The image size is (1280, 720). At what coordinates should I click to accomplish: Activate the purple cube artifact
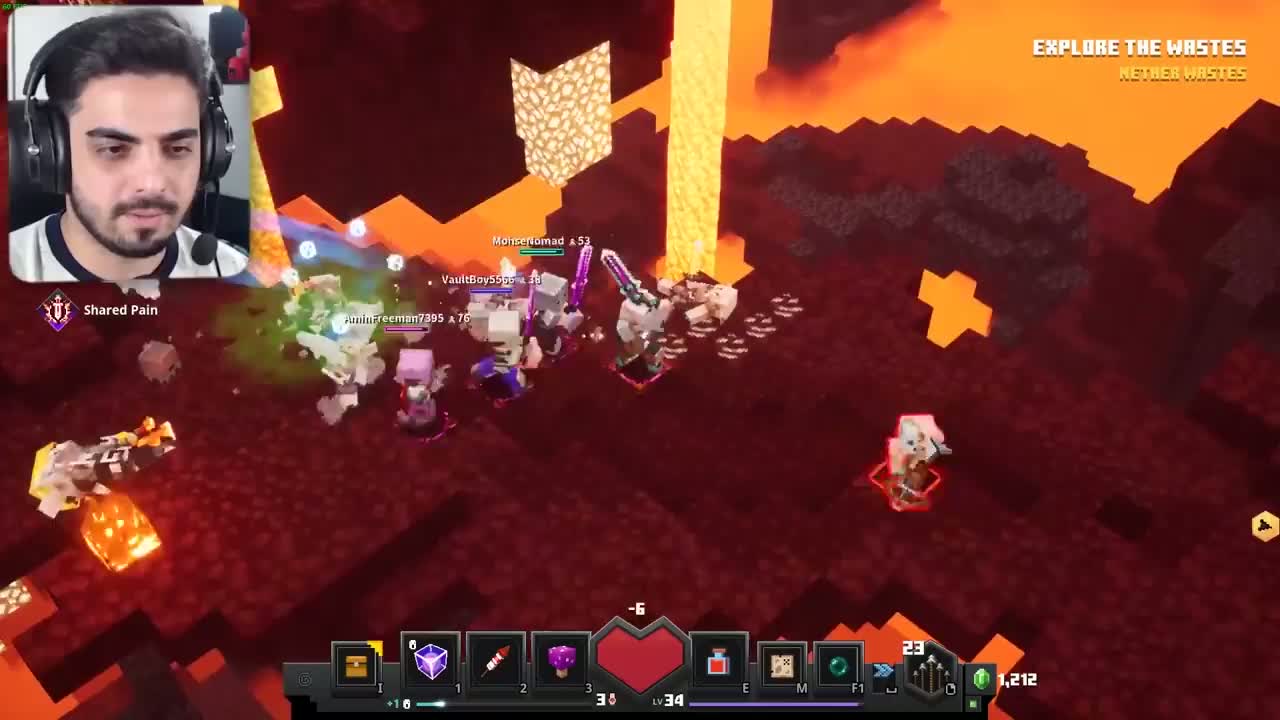[431, 661]
